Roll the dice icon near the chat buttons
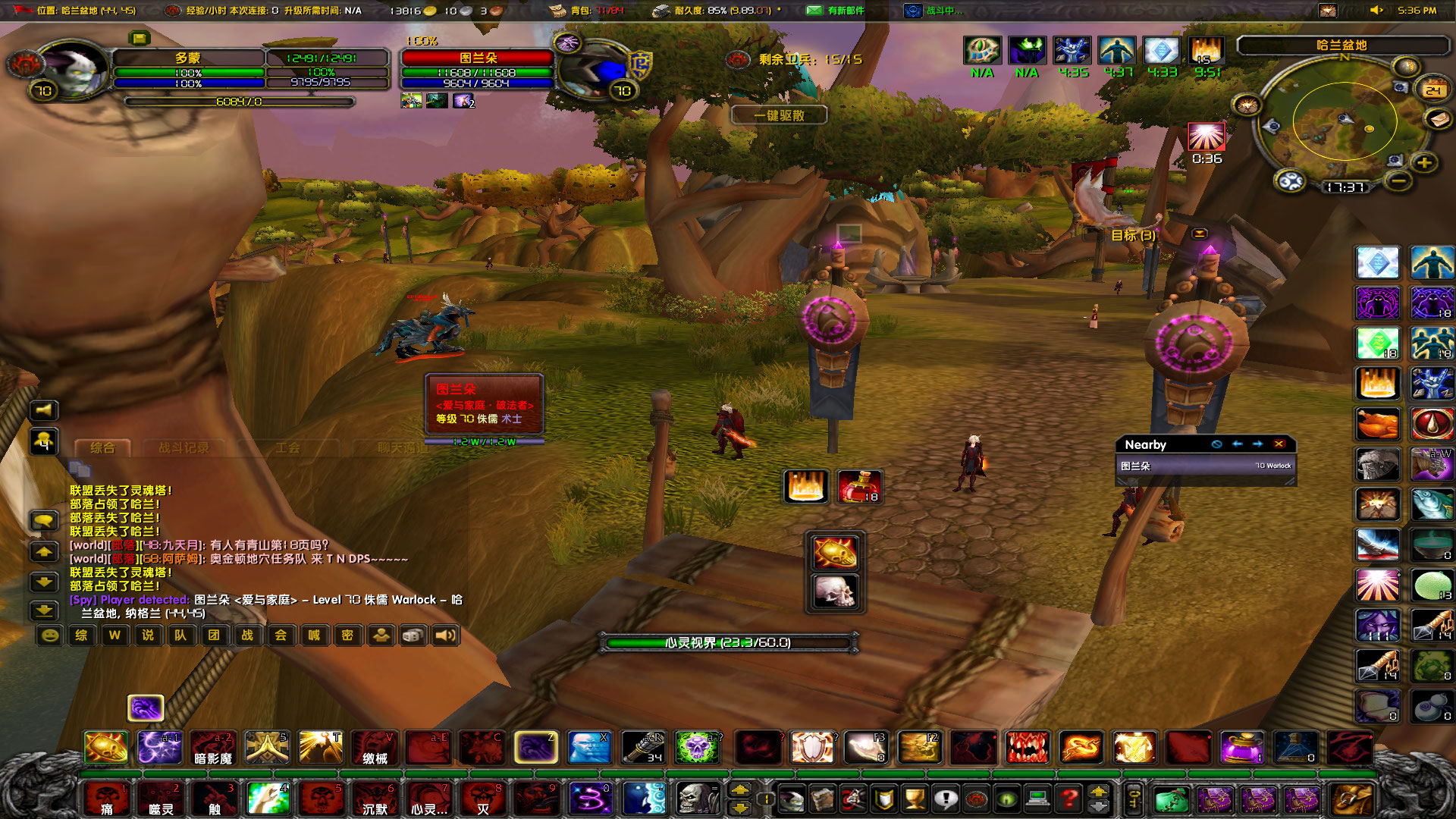Viewport: 1456px width, 819px height. pos(413,636)
